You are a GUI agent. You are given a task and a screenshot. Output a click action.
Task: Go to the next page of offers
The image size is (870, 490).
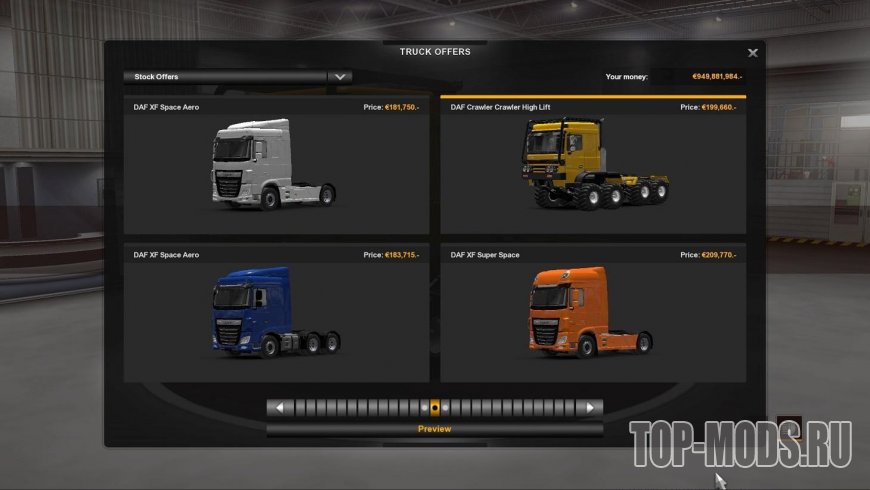tap(591, 408)
